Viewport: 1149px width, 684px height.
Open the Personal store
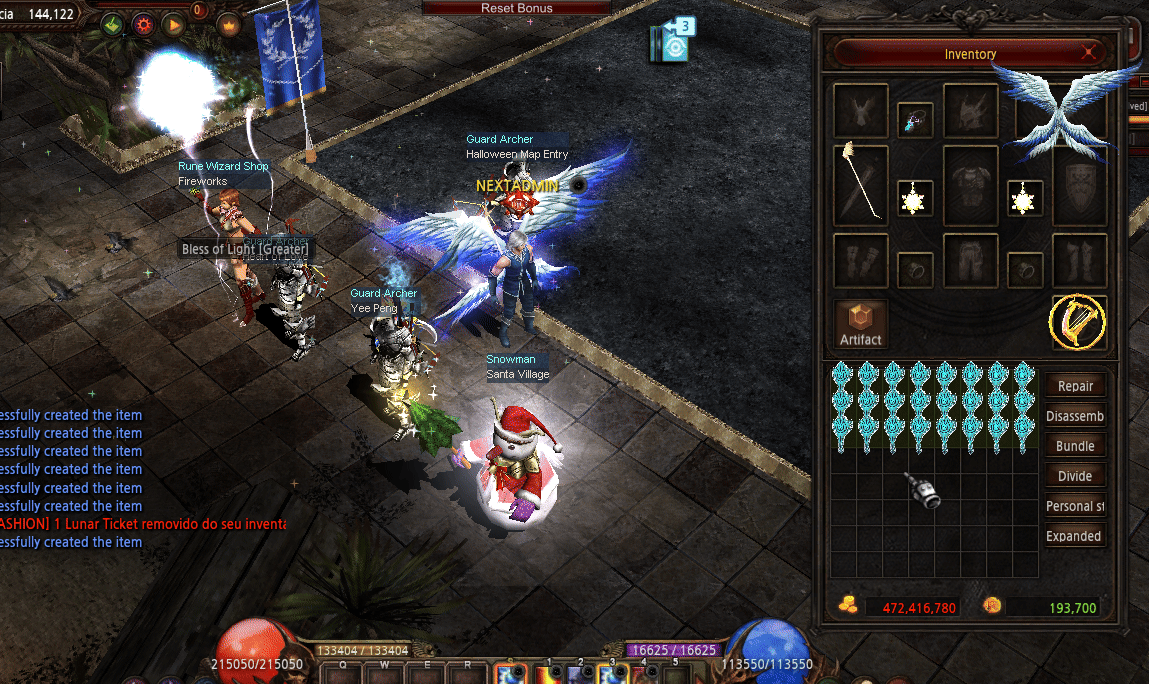coord(1075,506)
